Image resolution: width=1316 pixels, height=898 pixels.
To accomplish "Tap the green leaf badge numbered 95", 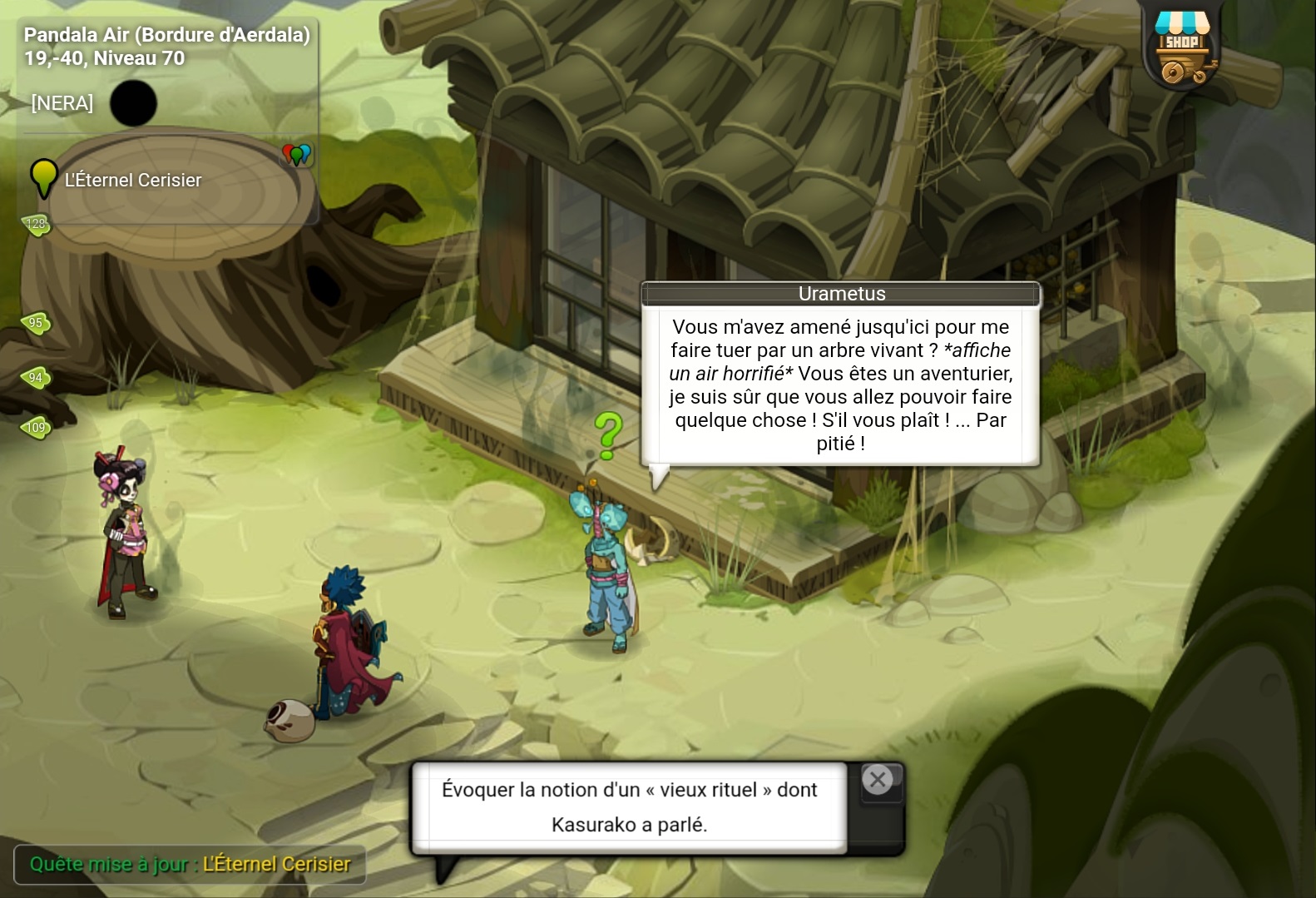I will click(x=36, y=322).
